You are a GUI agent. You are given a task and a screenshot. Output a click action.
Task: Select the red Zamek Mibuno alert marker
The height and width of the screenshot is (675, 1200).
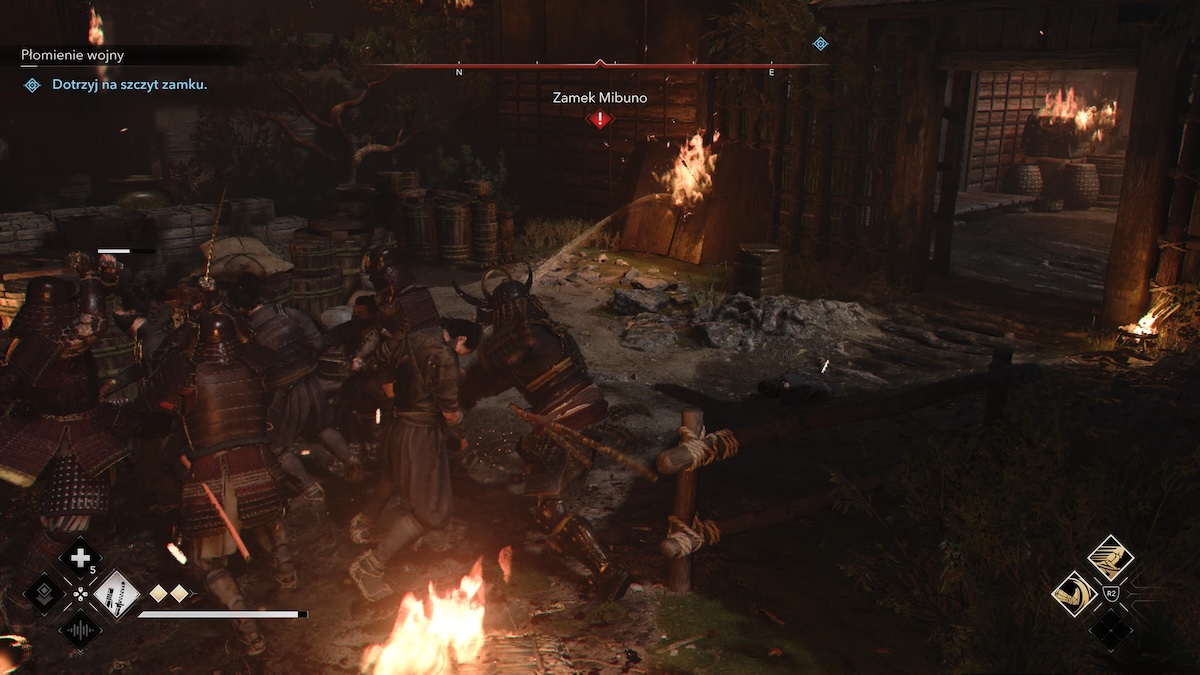pyautogui.click(x=599, y=120)
